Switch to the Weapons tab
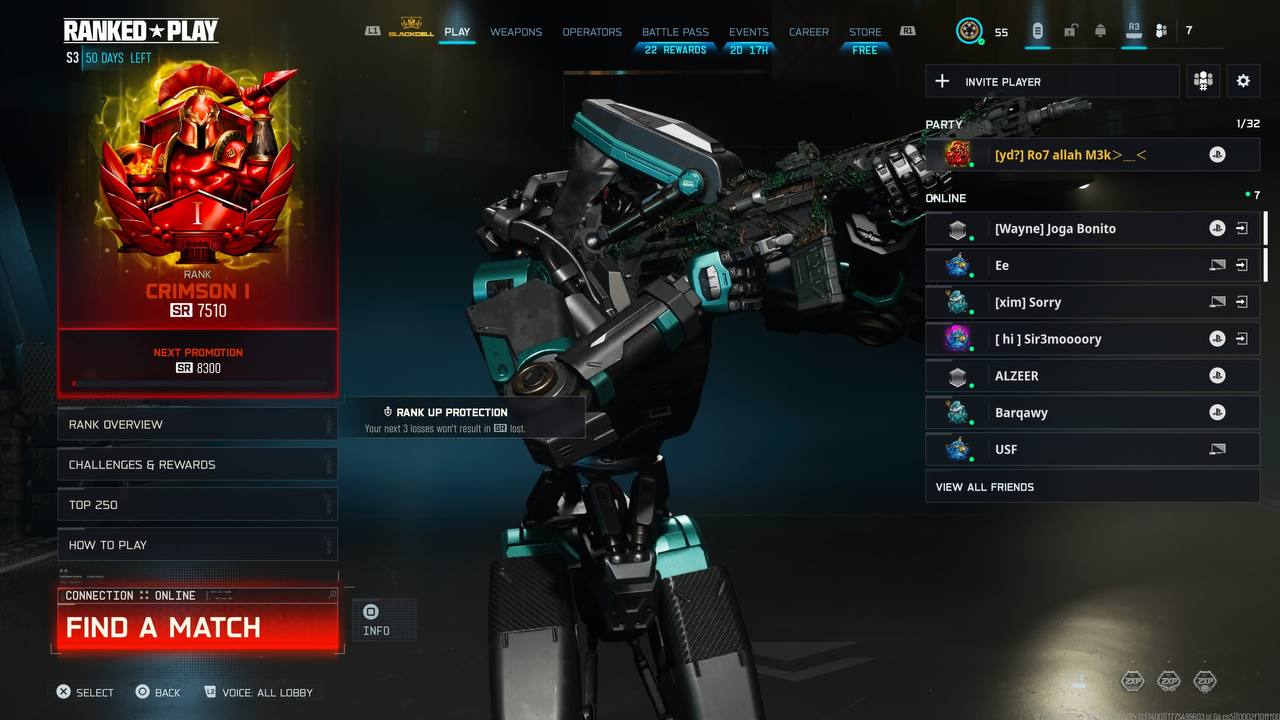This screenshot has height=720, width=1280. coord(516,32)
